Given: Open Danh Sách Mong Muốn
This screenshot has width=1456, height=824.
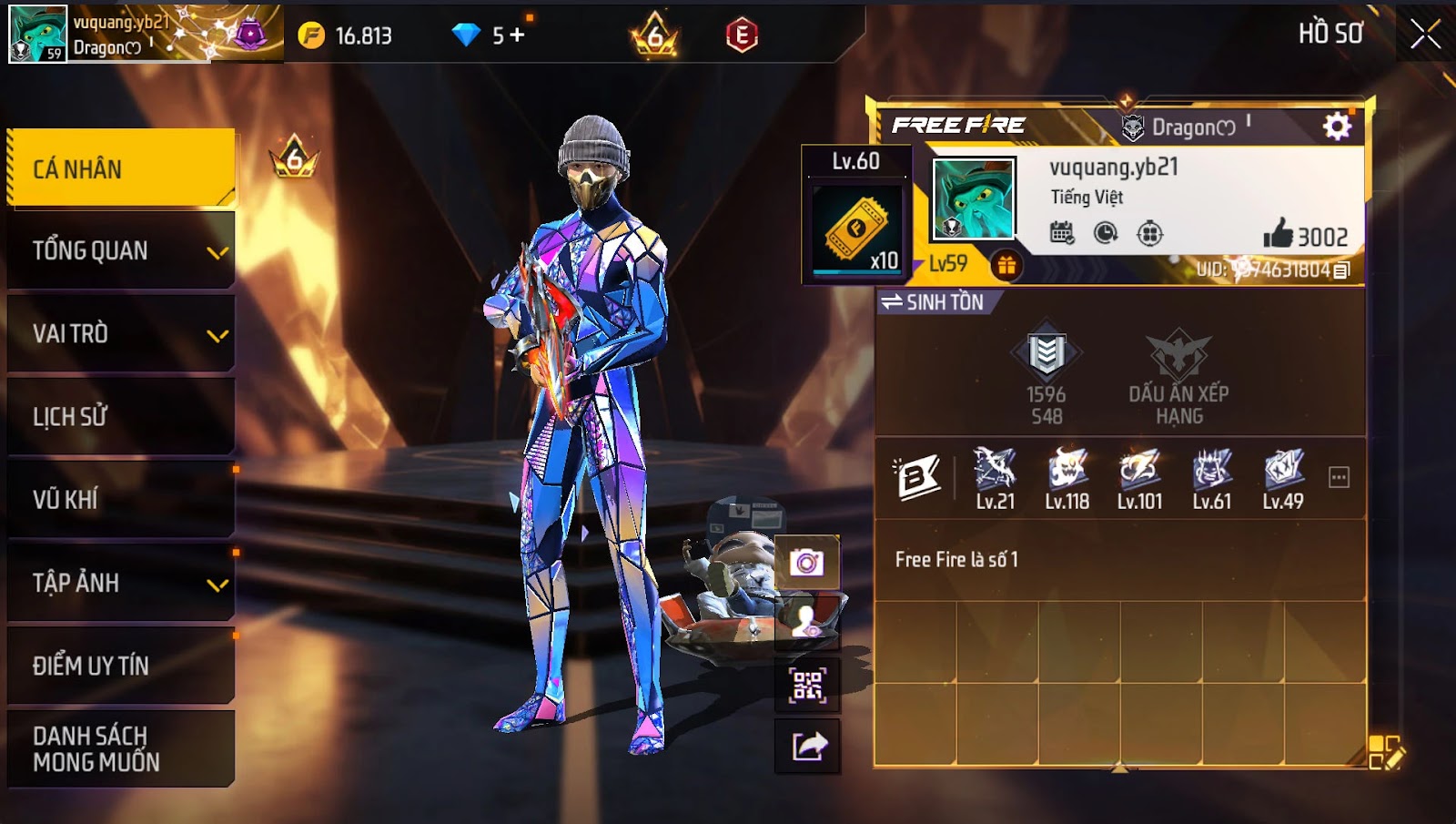Looking at the screenshot, I should coord(120,748).
